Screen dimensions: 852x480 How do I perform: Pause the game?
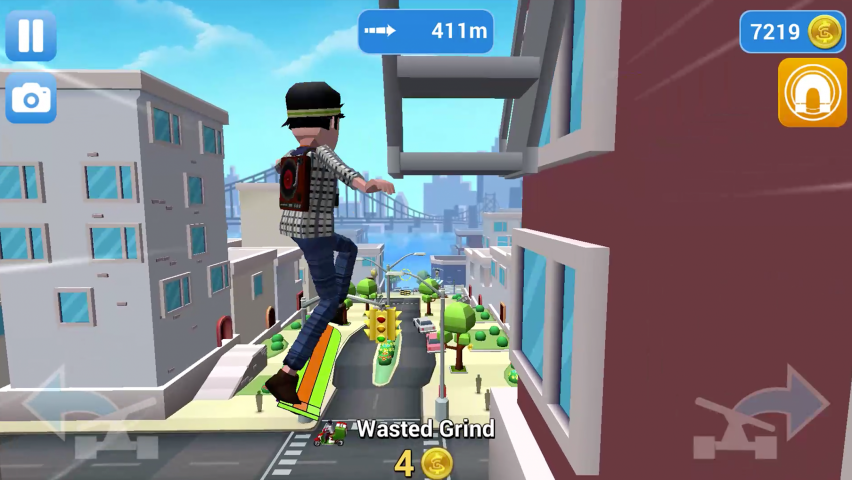click(x=31, y=35)
